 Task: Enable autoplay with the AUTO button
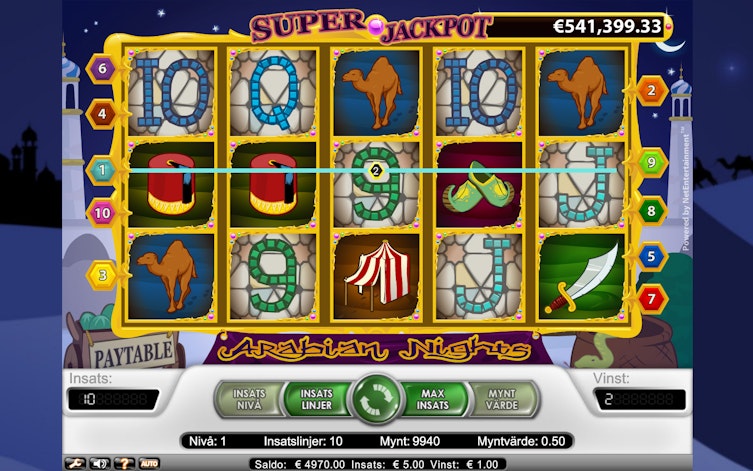(x=148, y=463)
